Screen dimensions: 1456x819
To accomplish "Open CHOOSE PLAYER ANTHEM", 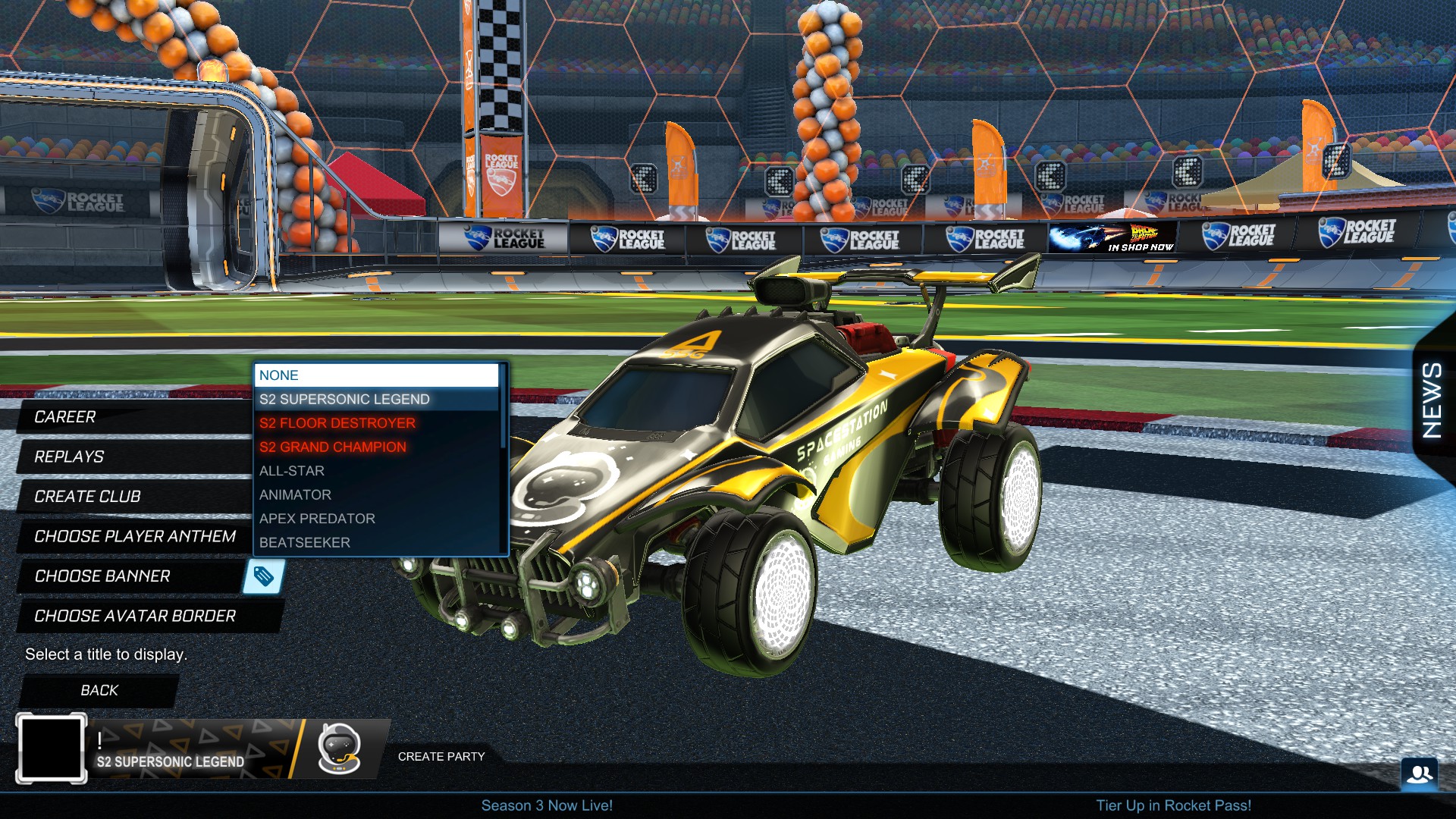I will (133, 537).
